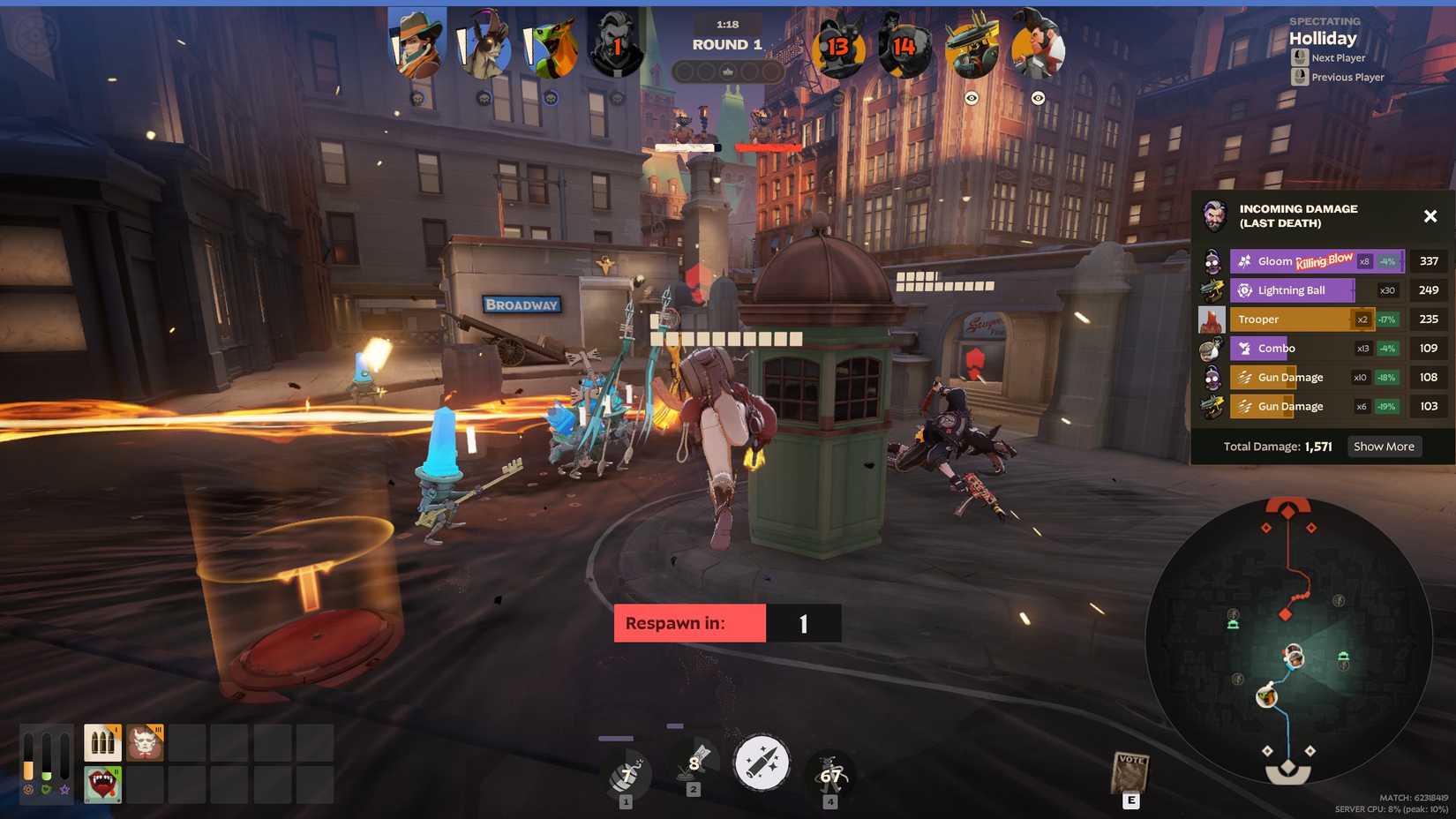Click the thumbs-up round indicator under ROUND 1
The height and width of the screenshot is (819, 1456).
point(728,72)
